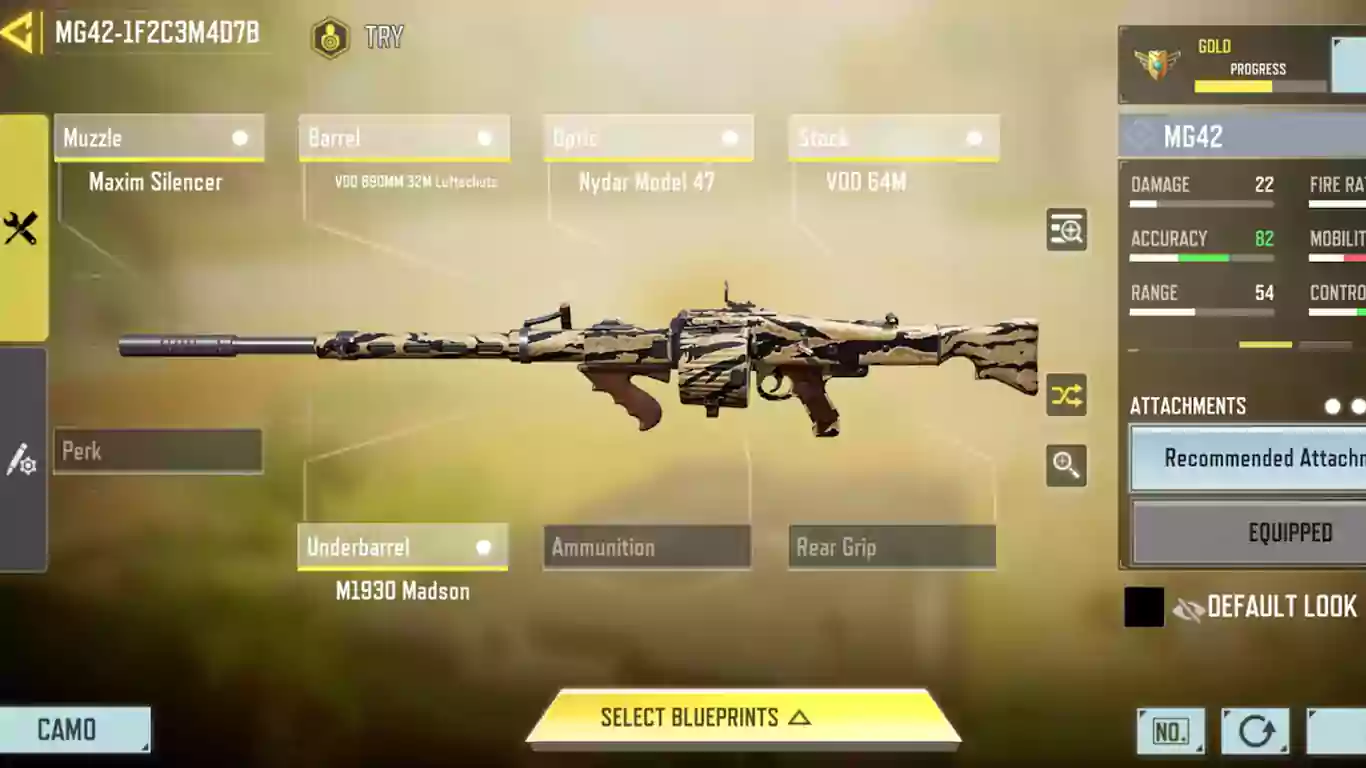Select the Maxim Silencer attachment dot
The width and height of the screenshot is (1366, 768).
click(x=240, y=138)
